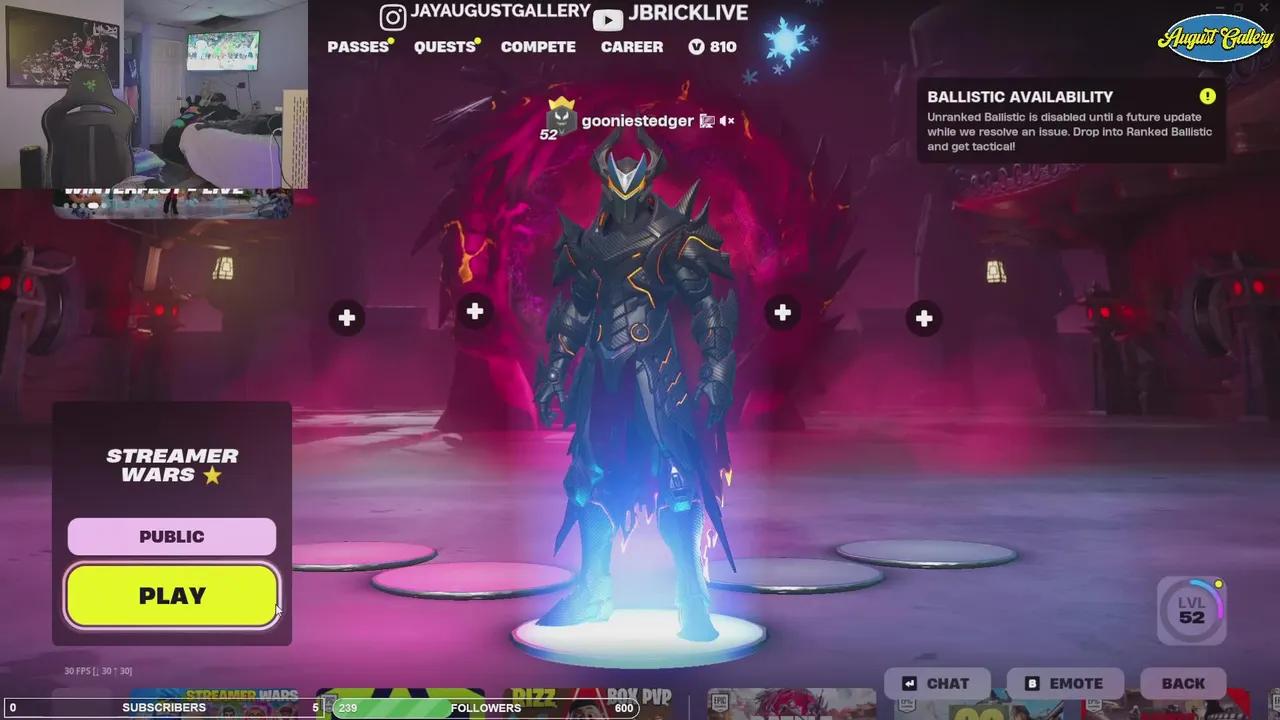Click the YouTube icon next to JBRICKLIVE
This screenshot has width=1280, height=720.
pyautogui.click(x=608, y=17)
